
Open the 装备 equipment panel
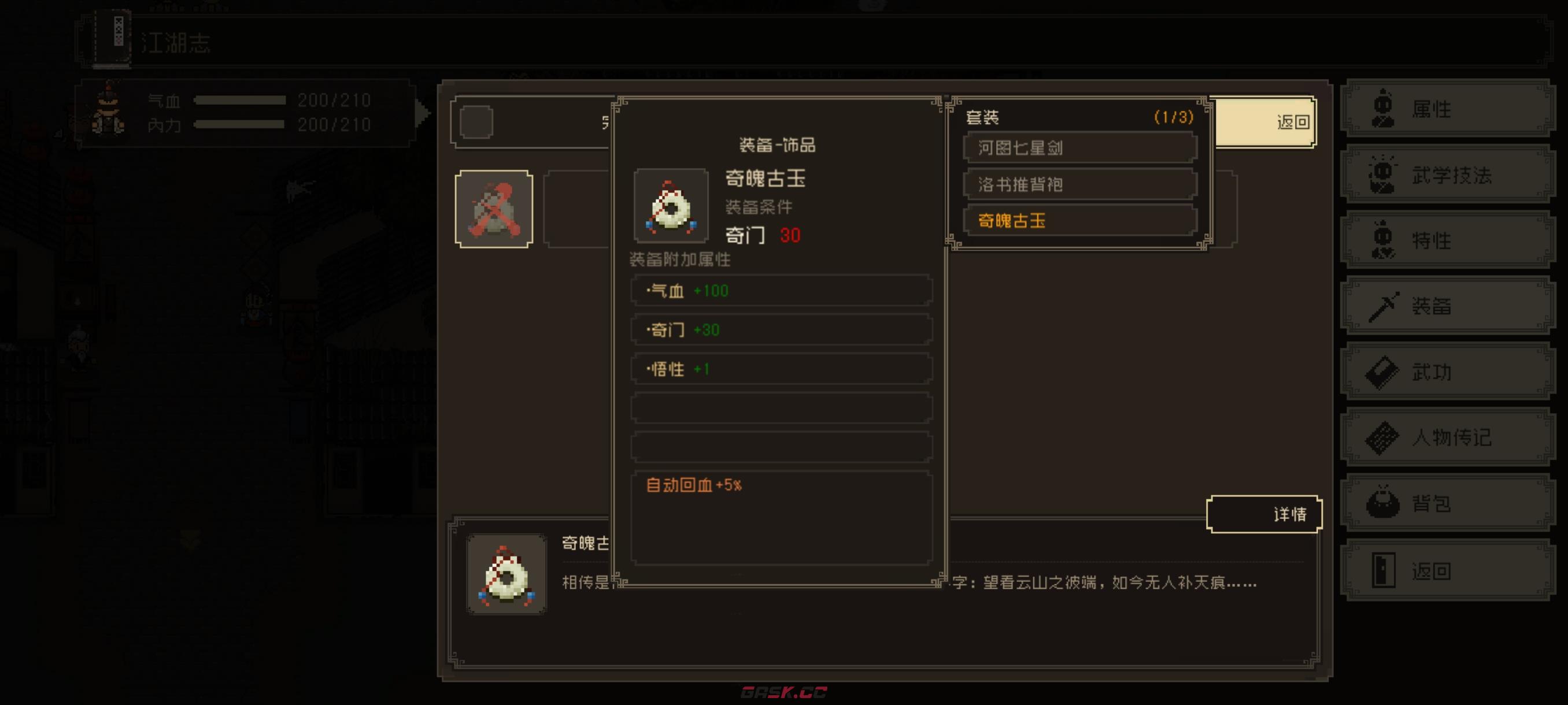pyautogui.click(x=1446, y=305)
